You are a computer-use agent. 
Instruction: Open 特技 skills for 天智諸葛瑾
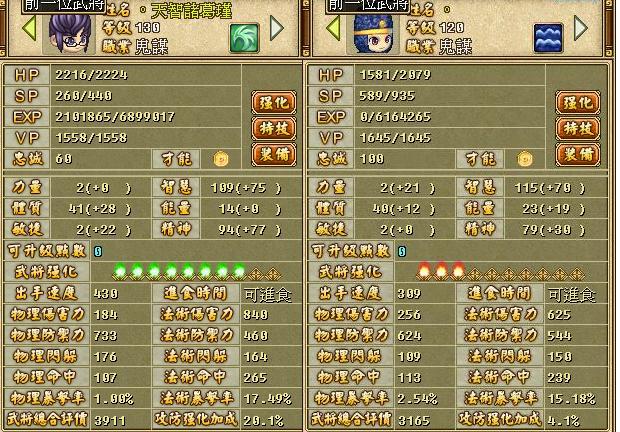[x=272, y=129]
